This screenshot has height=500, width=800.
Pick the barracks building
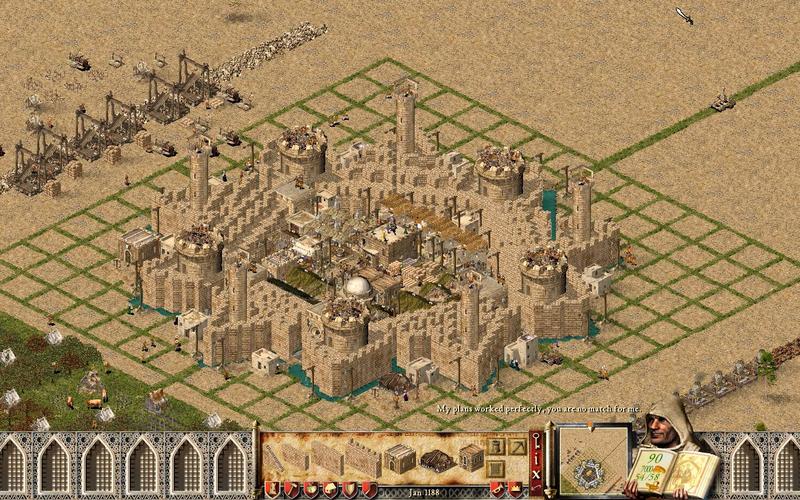400,458
